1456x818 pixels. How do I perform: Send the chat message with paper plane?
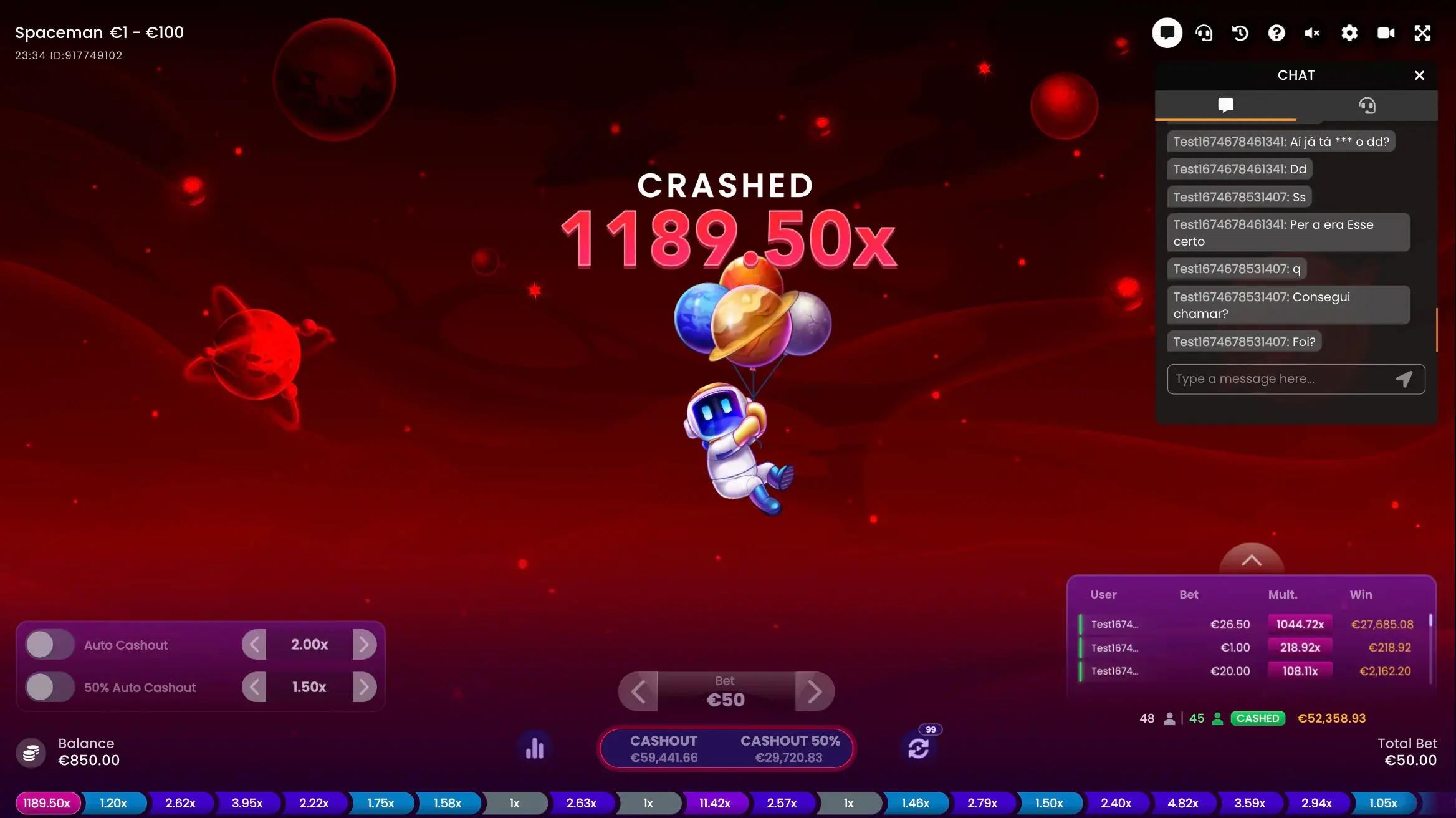point(1404,379)
